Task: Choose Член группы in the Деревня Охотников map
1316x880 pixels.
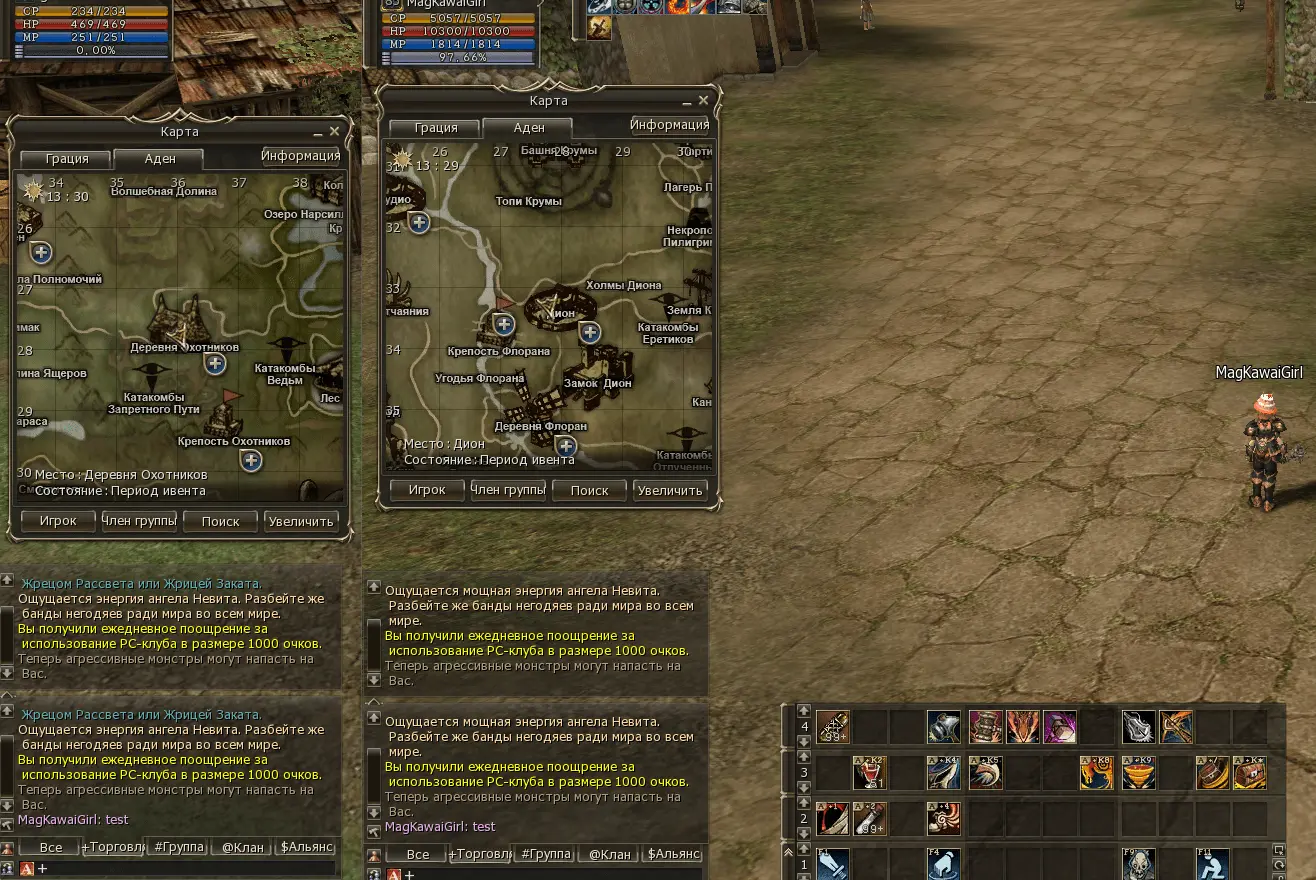Action: (x=139, y=521)
